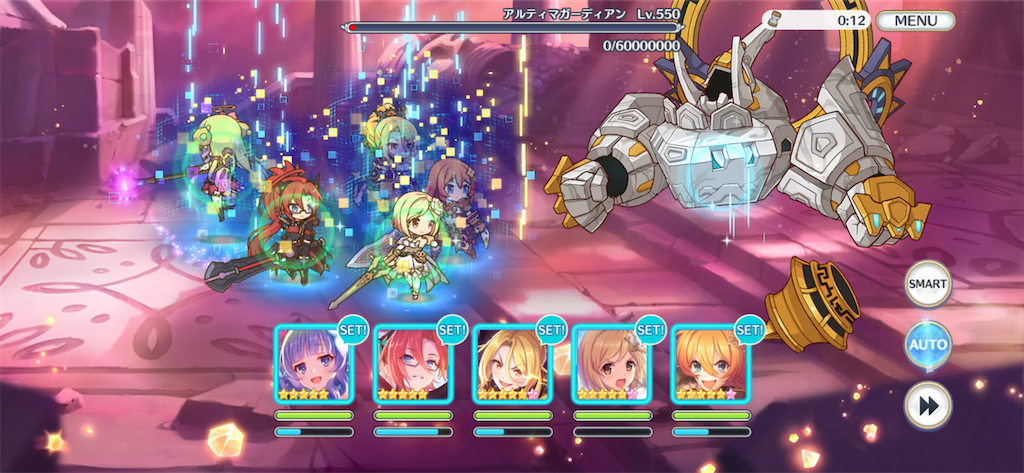The height and width of the screenshot is (473, 1024).
Task: Toggle the SMART battle mode
Action: click(927, 284)
